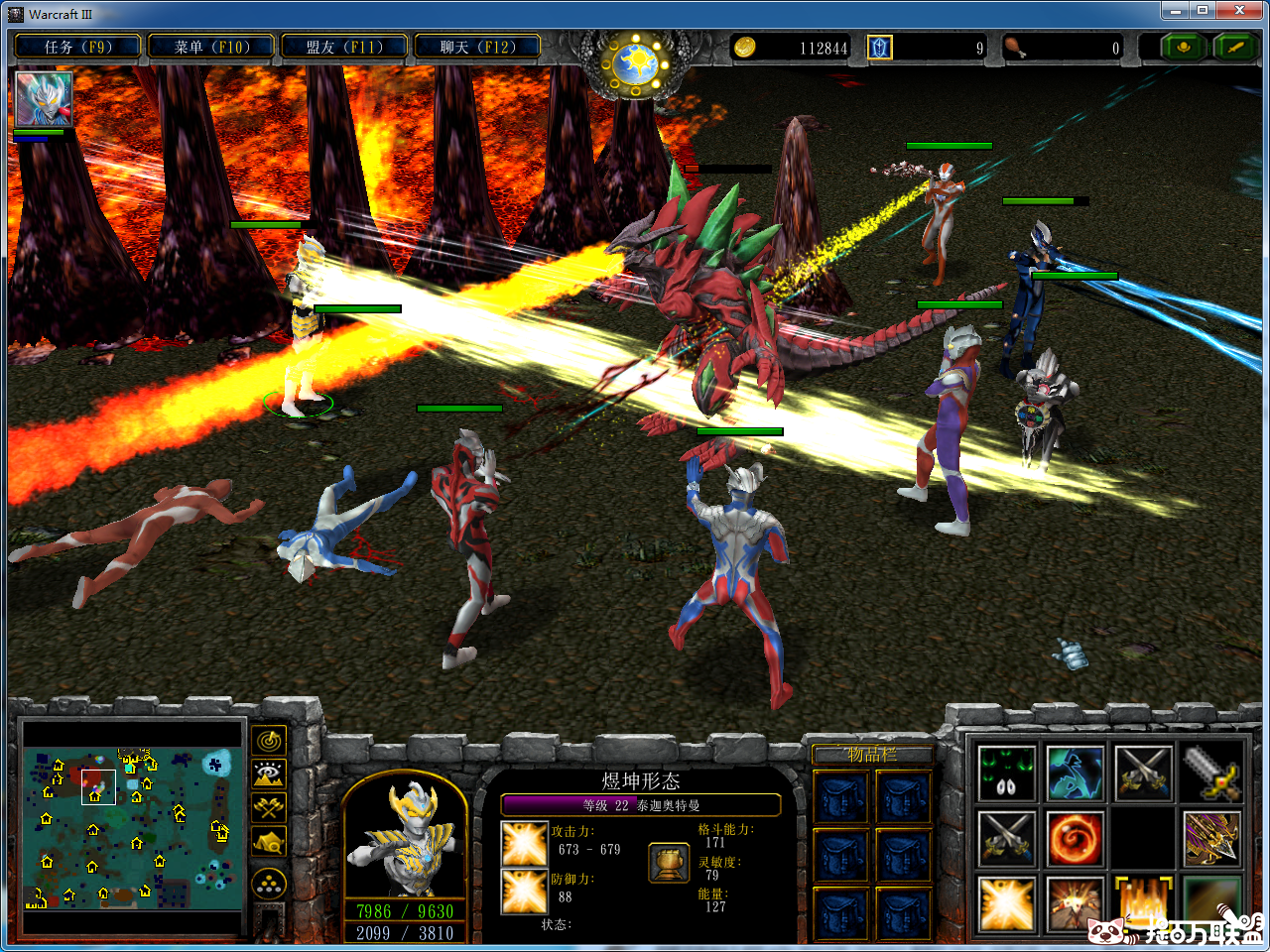Use the yellow starburst ability in command card

(x=1007, y=904)
